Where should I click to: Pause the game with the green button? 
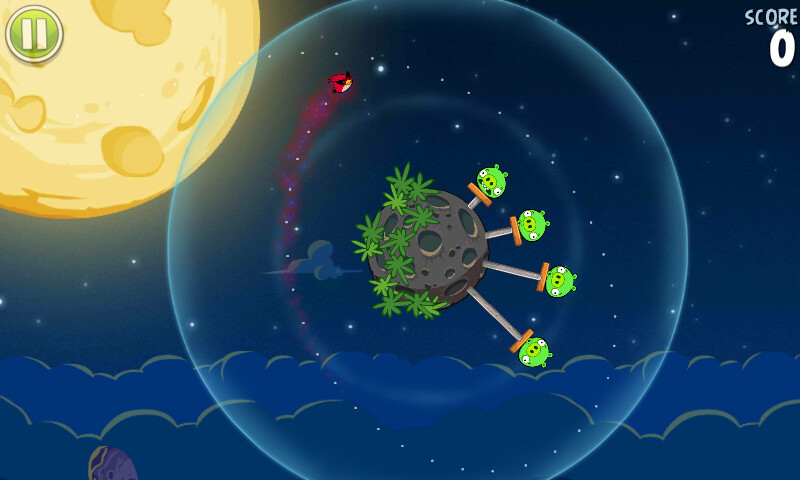click(x=34, y=33)
